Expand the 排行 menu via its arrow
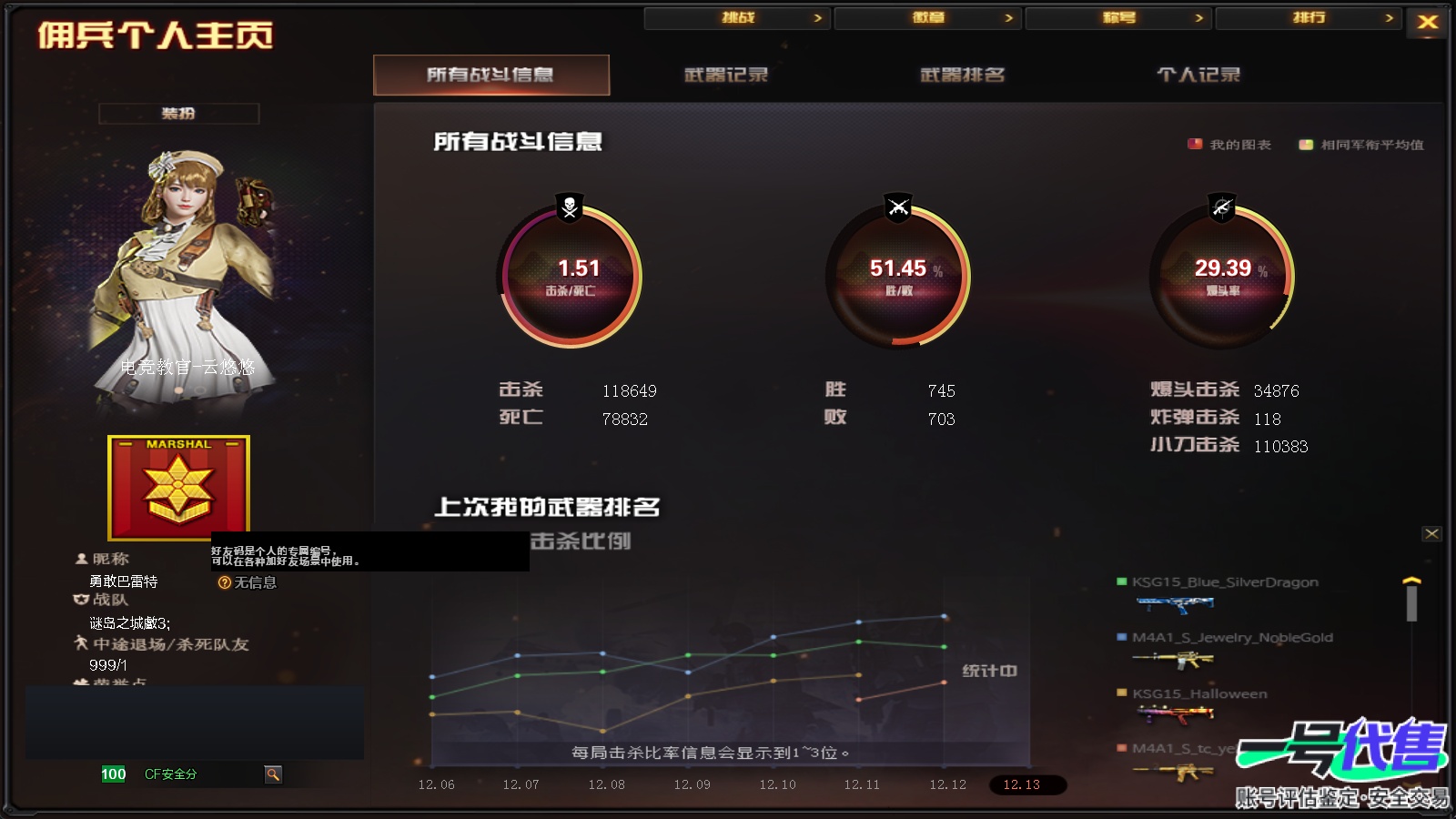Screen dimensions: 1456x819 [x=1390, y=16]
